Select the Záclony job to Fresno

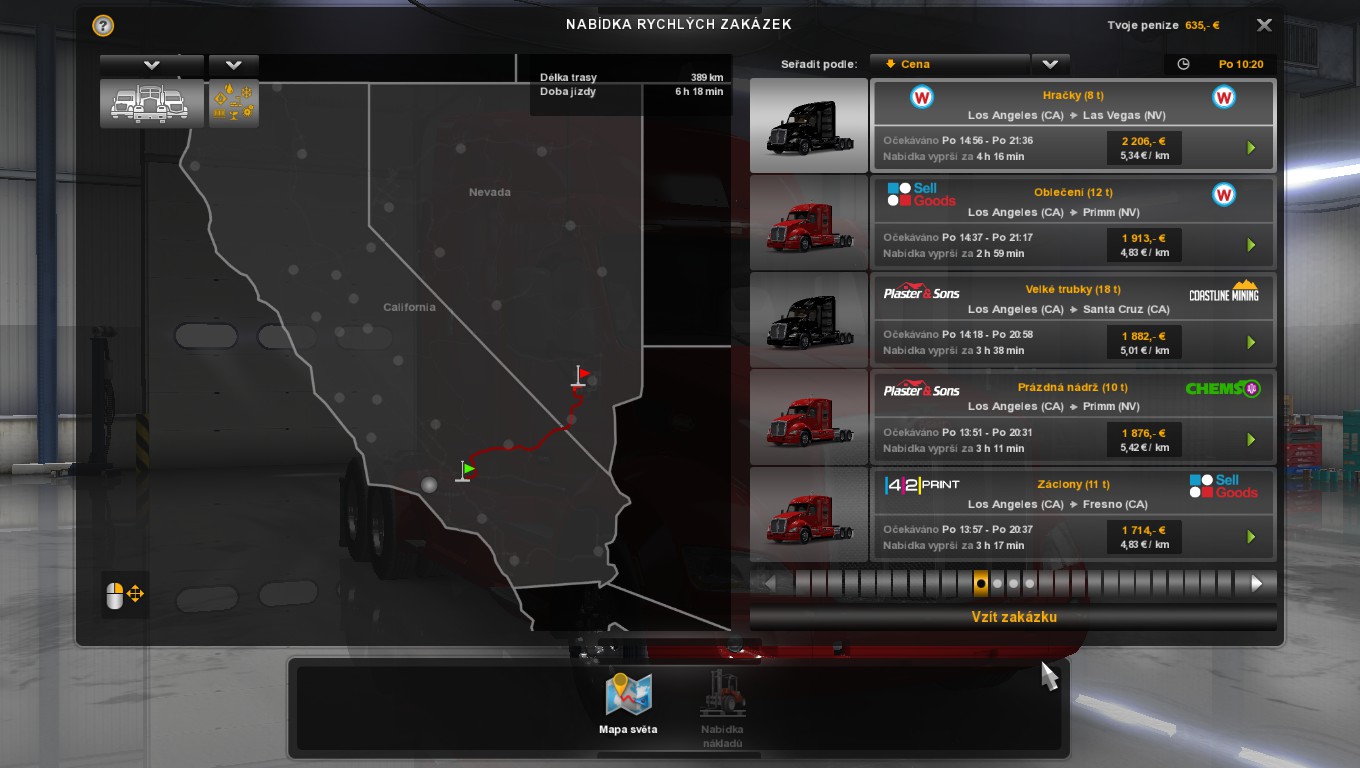click(1073, 514)
